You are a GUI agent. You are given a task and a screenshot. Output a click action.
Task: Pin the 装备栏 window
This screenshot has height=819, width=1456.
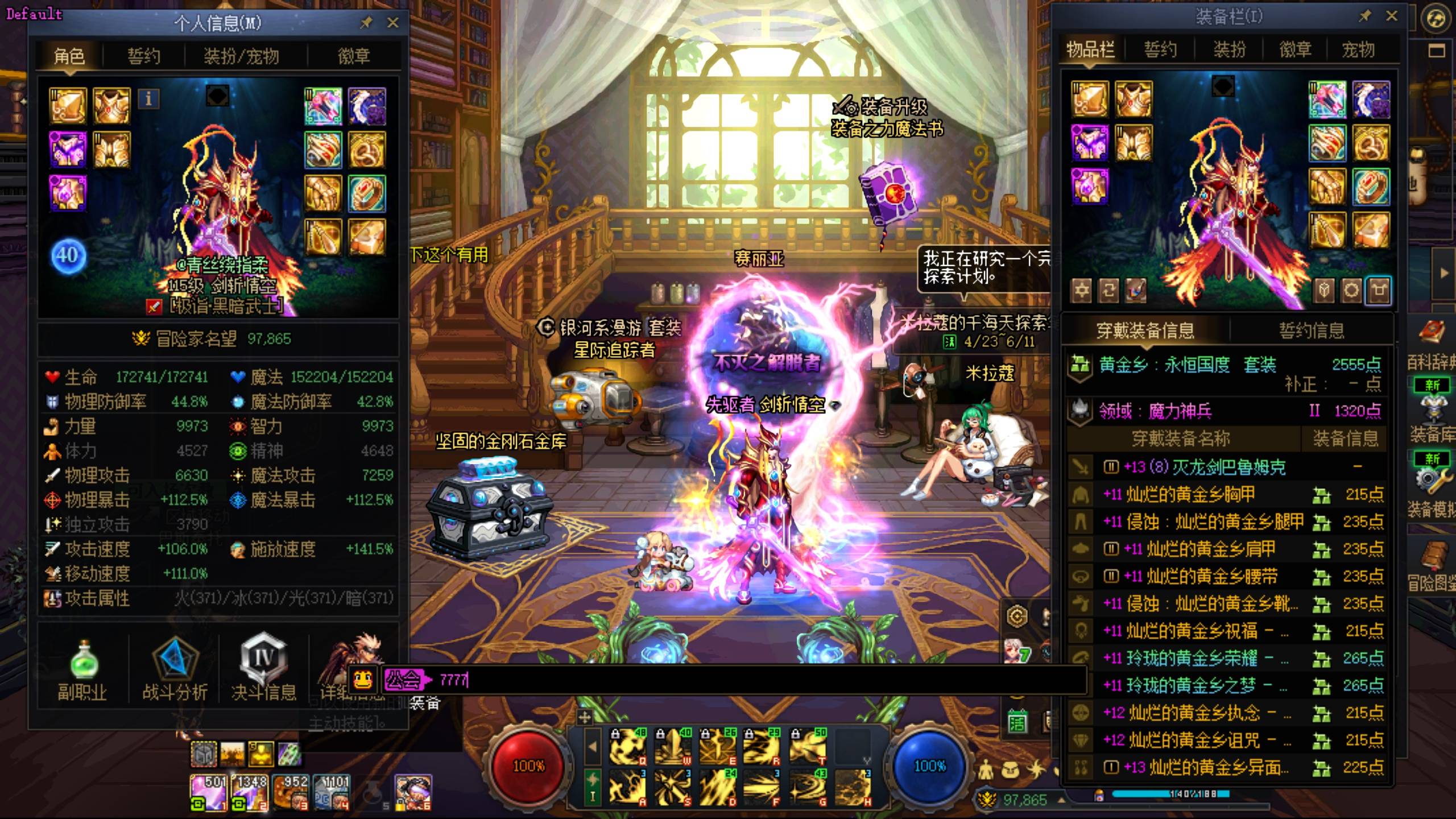tap(1365, 16)
